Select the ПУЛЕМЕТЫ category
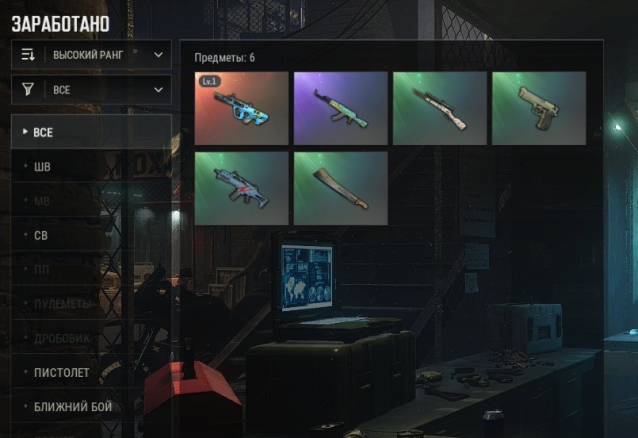This screenshot has height=438, width=638. click(x=91, y=303)
